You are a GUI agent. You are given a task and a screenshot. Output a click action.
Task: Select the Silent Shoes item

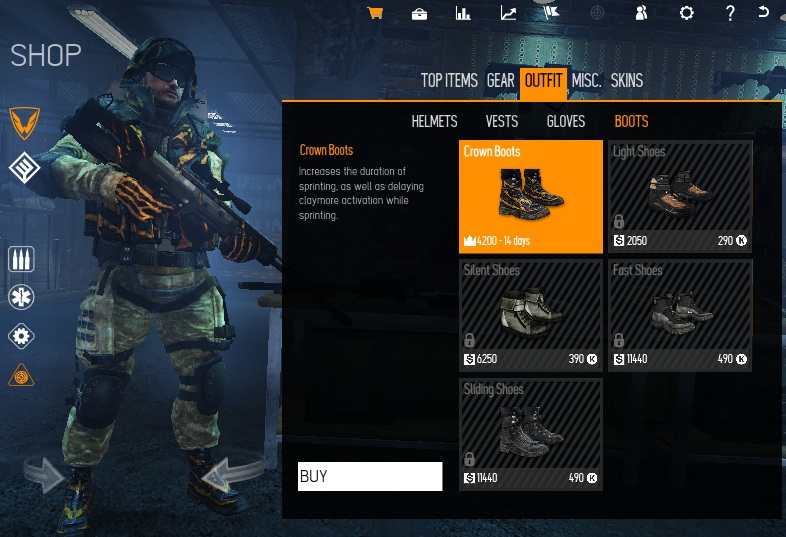point(531,314)
